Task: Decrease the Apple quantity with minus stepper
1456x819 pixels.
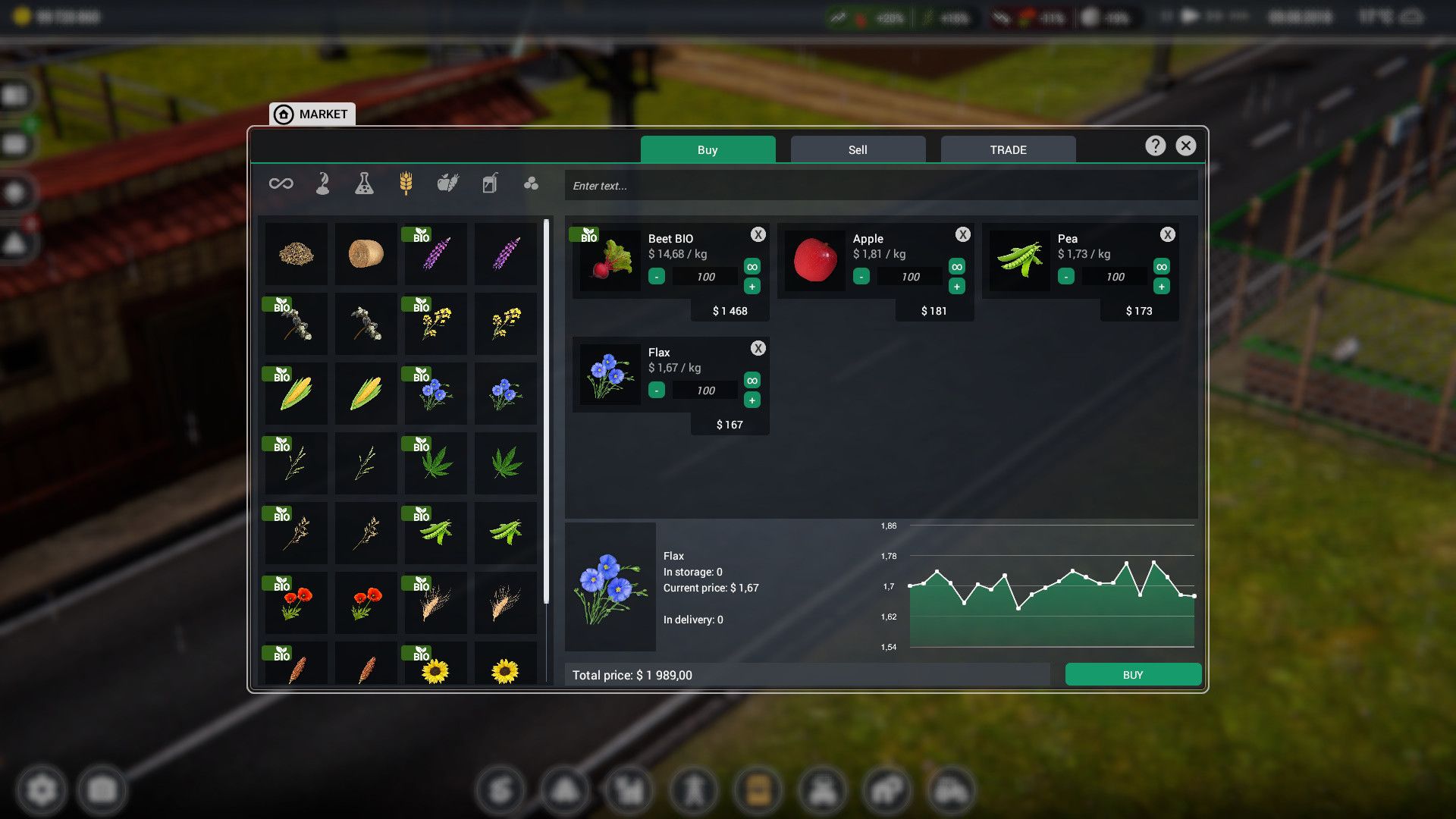Action: coord(861,276)
